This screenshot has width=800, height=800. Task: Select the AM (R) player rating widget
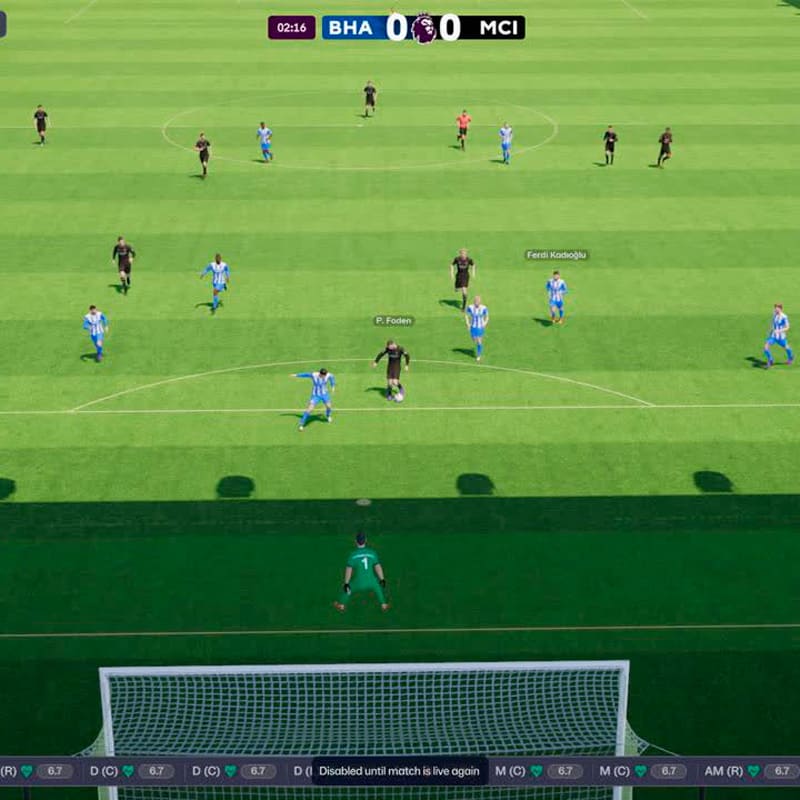[752, 771]
